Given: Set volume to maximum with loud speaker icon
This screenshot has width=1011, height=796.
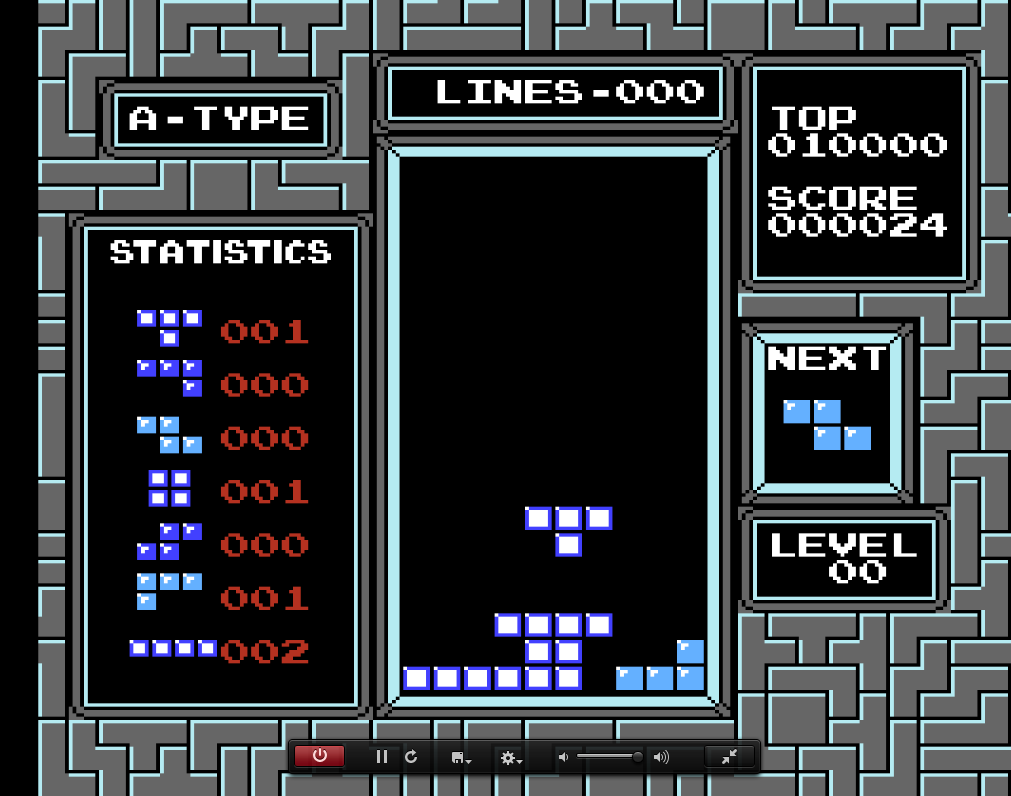Looking at the screenshot, I should [661, 757].
